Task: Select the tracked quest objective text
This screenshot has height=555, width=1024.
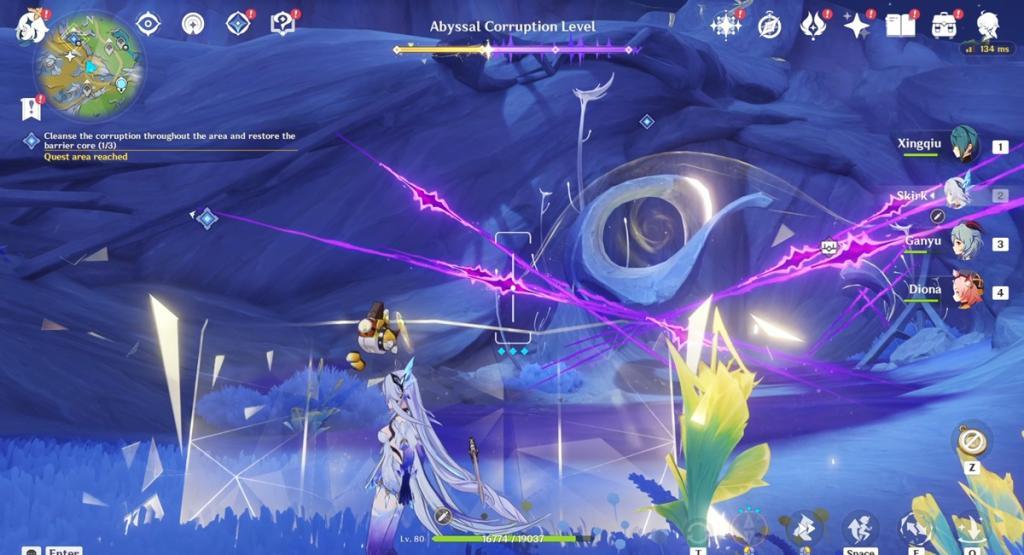Action: [x=169, y=140]
